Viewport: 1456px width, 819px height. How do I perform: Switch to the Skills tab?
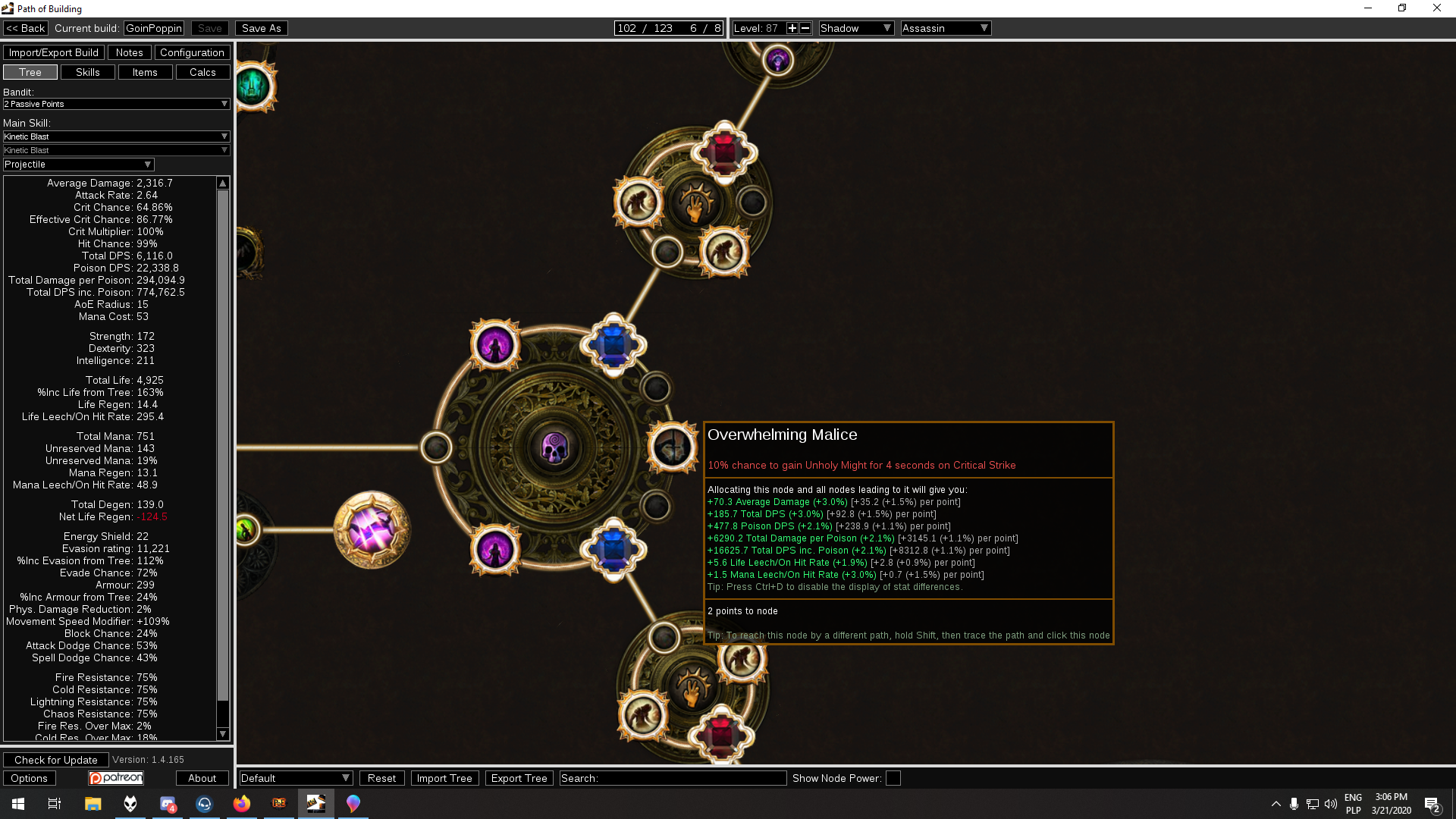click(x=87, y=71)
